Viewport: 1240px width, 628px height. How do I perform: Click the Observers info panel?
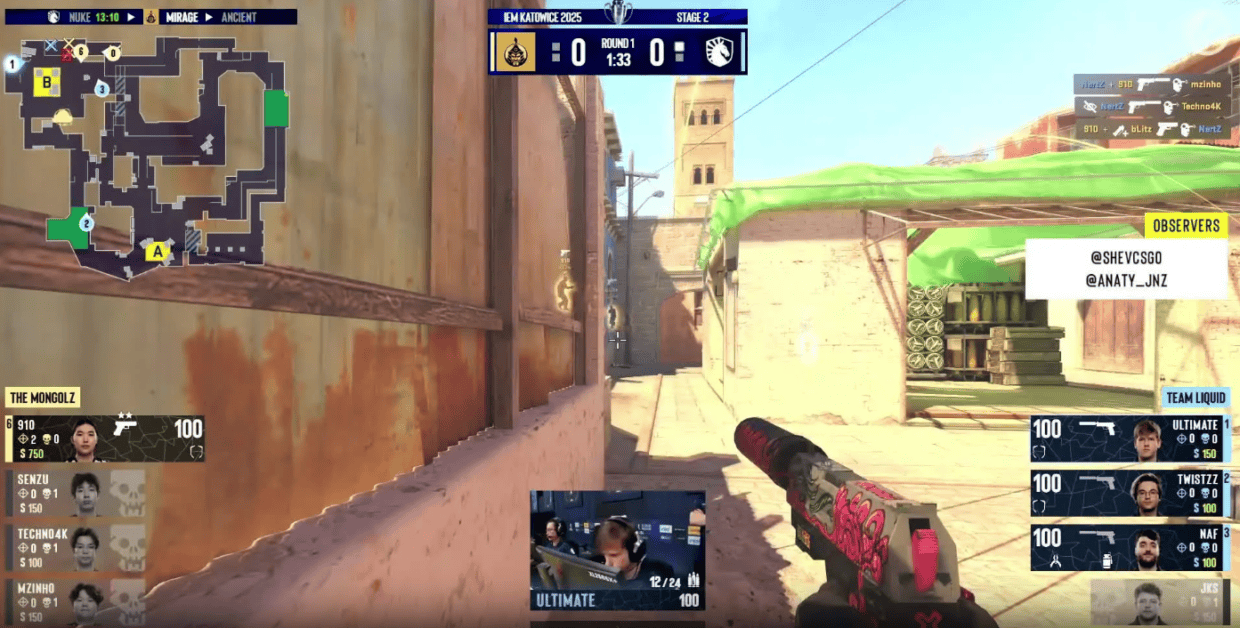tap(1126, 269)
